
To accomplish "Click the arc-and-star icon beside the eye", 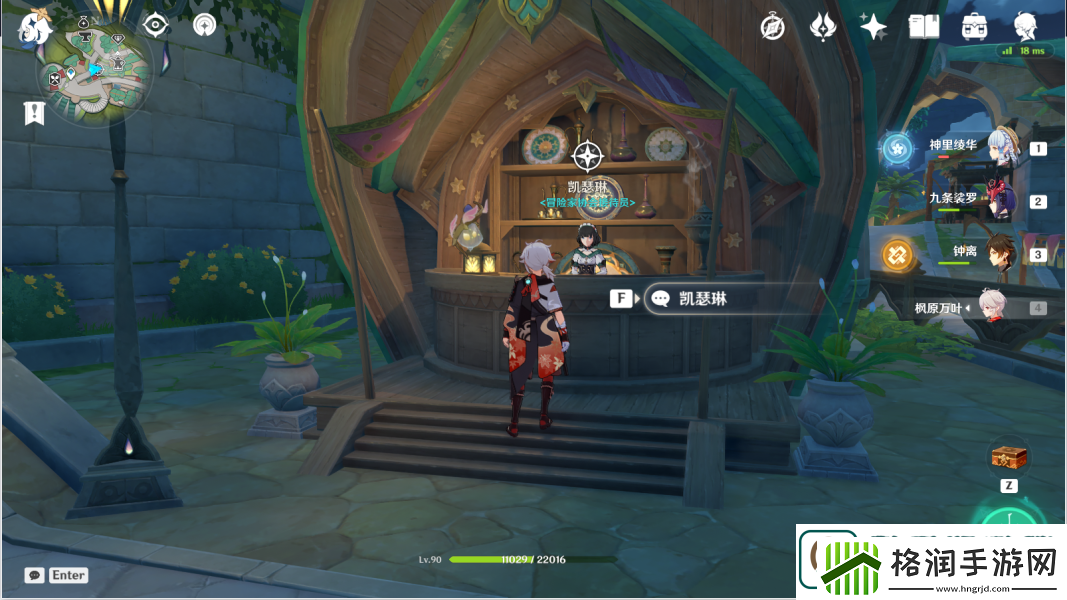I will click(x=204, y=26).
